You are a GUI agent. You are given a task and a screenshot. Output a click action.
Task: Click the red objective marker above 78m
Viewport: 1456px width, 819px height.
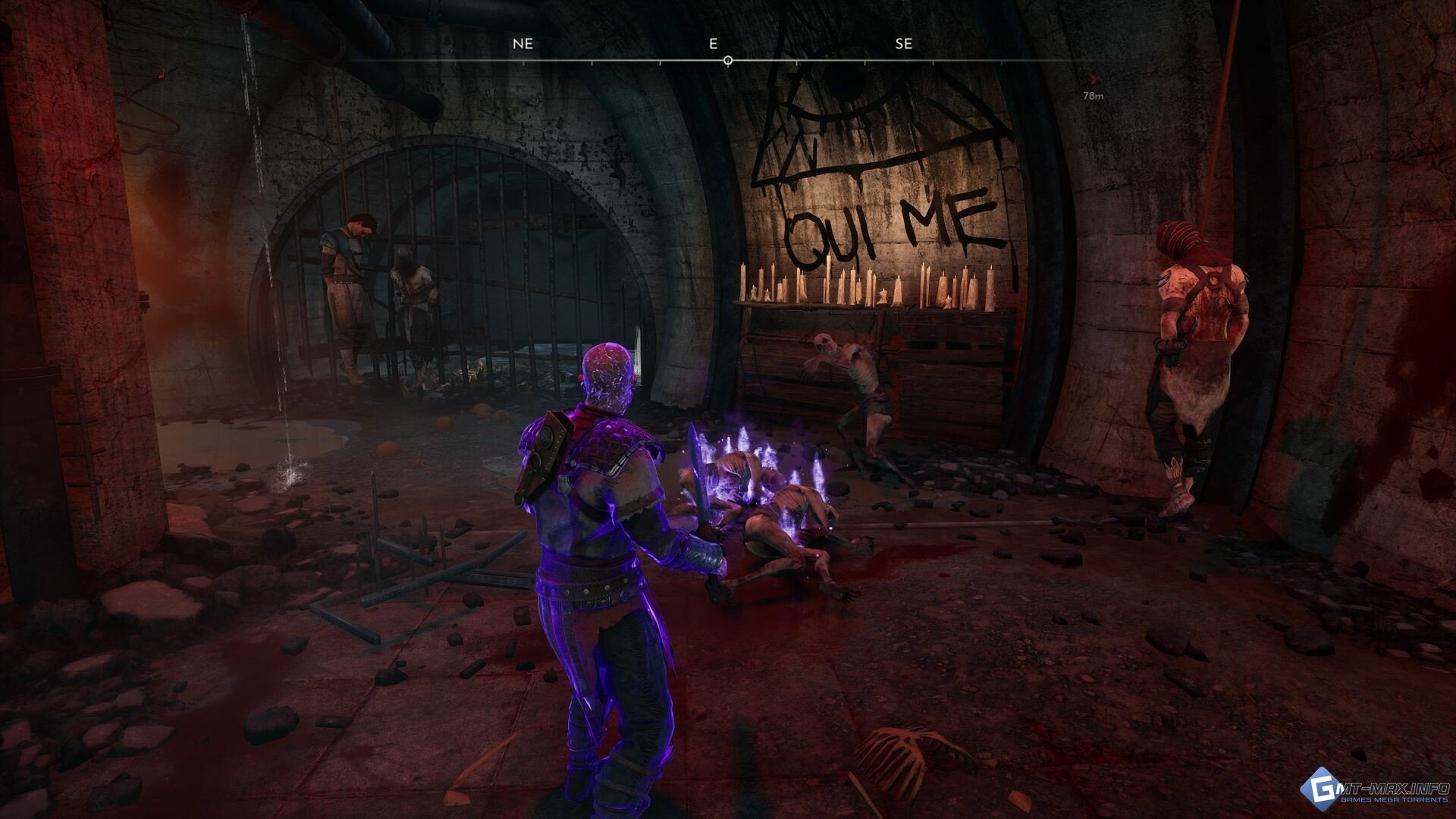point(1092,79)
